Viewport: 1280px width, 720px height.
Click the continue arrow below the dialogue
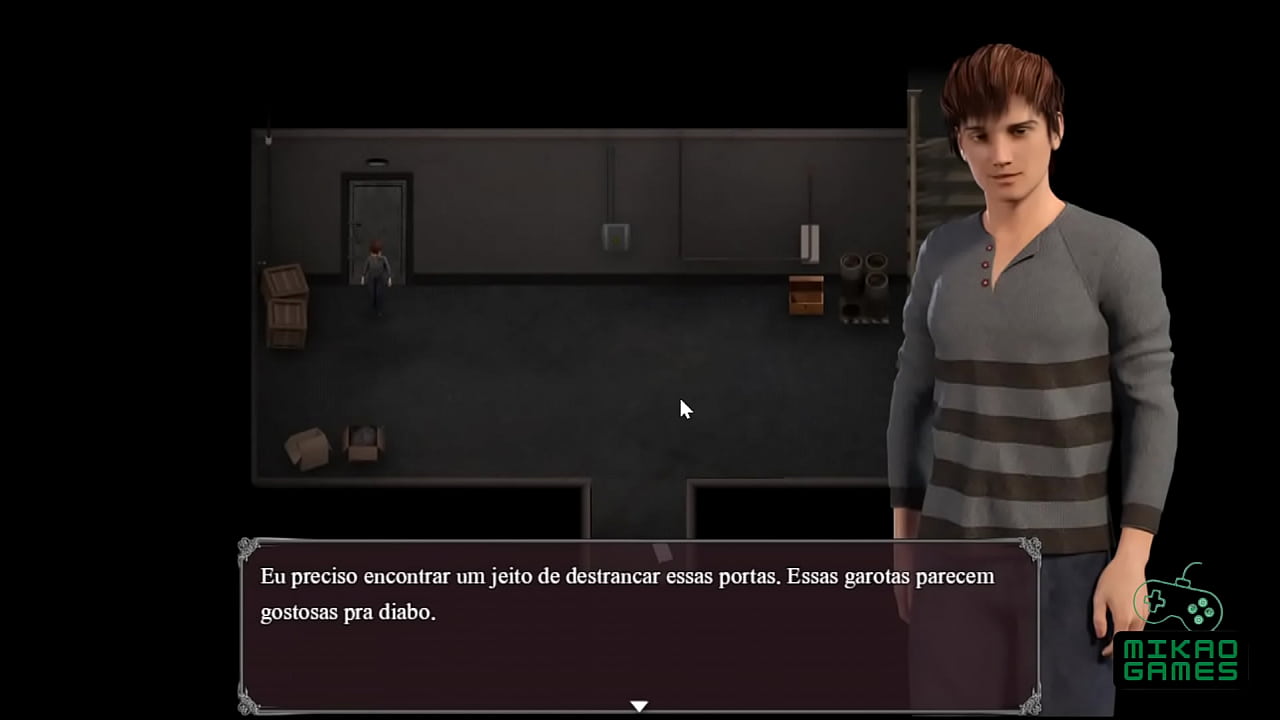tap(639, 705)
